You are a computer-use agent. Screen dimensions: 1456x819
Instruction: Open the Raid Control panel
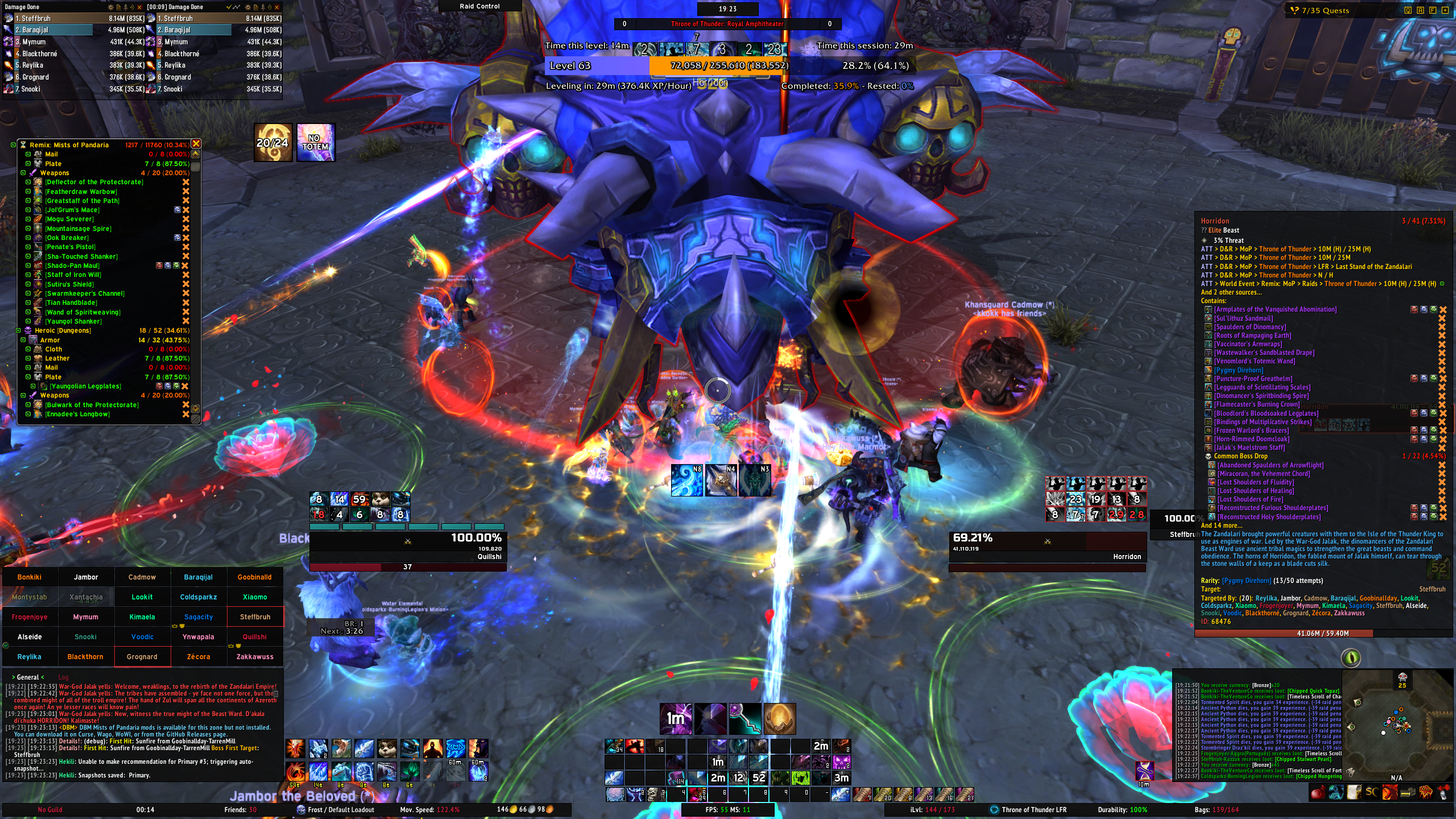(479, 6)
